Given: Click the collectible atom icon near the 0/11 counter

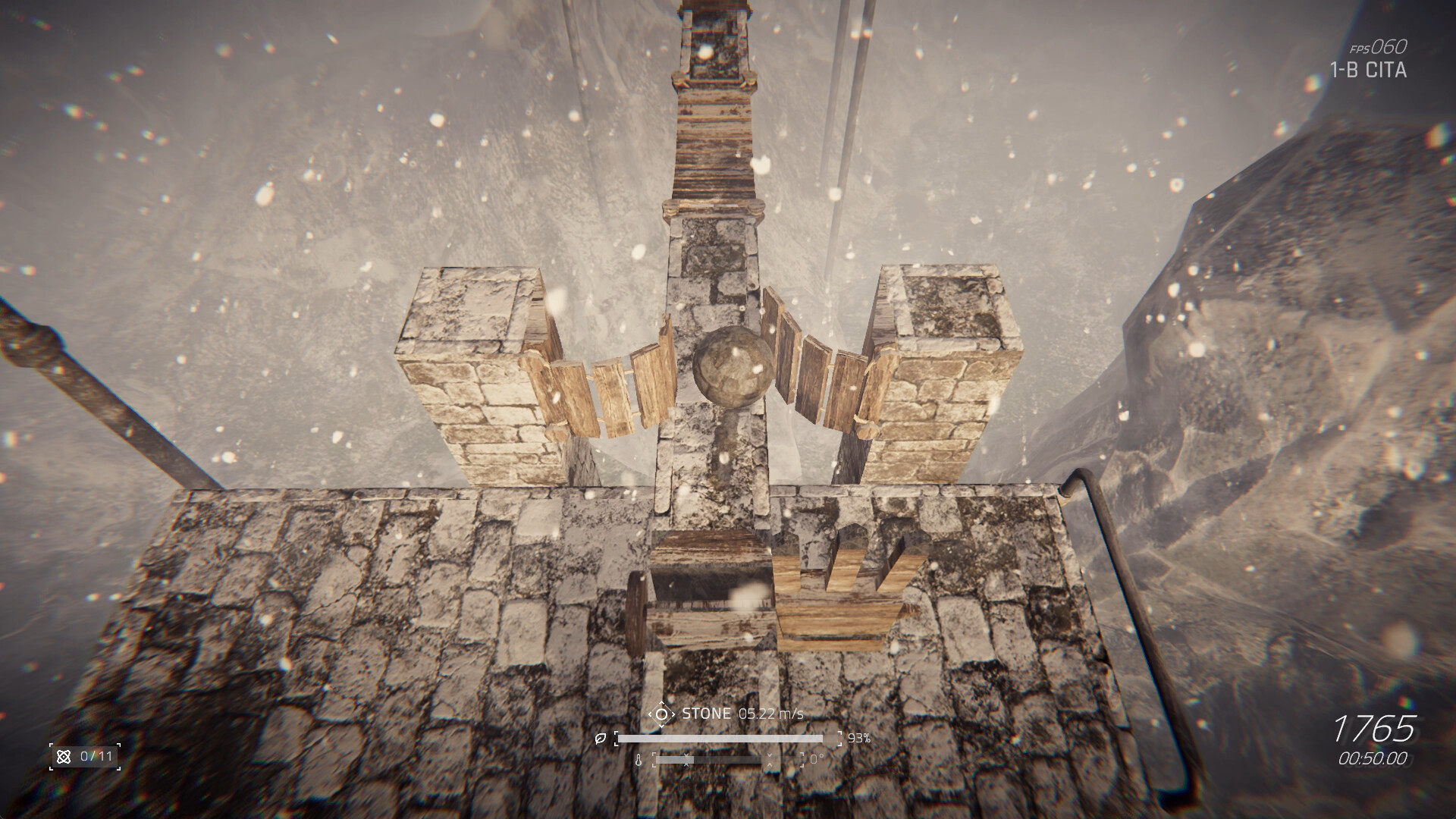Looking at the screenshot, I should point(64,757).
